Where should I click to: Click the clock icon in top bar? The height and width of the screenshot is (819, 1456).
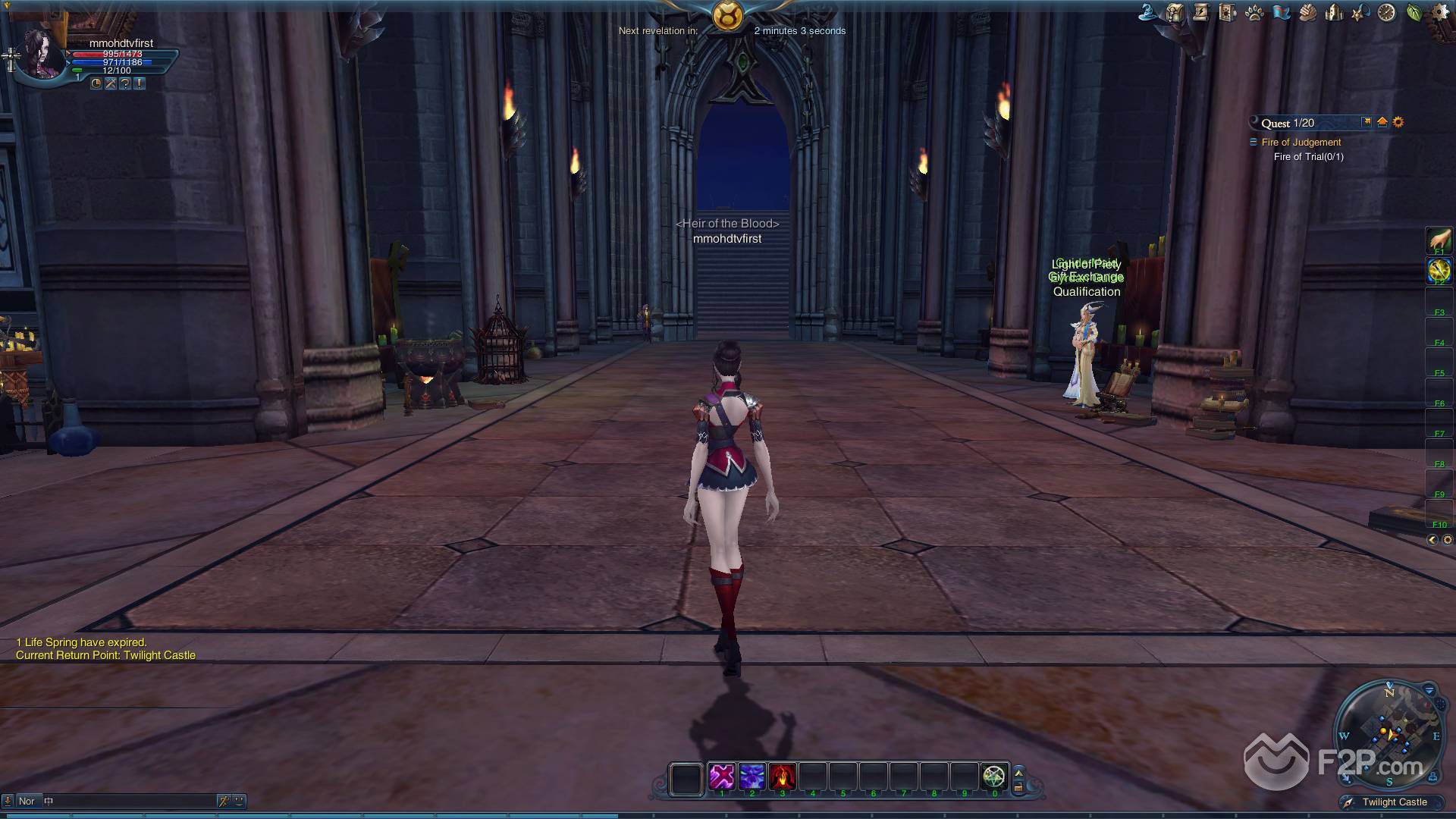coord(1386,13)
